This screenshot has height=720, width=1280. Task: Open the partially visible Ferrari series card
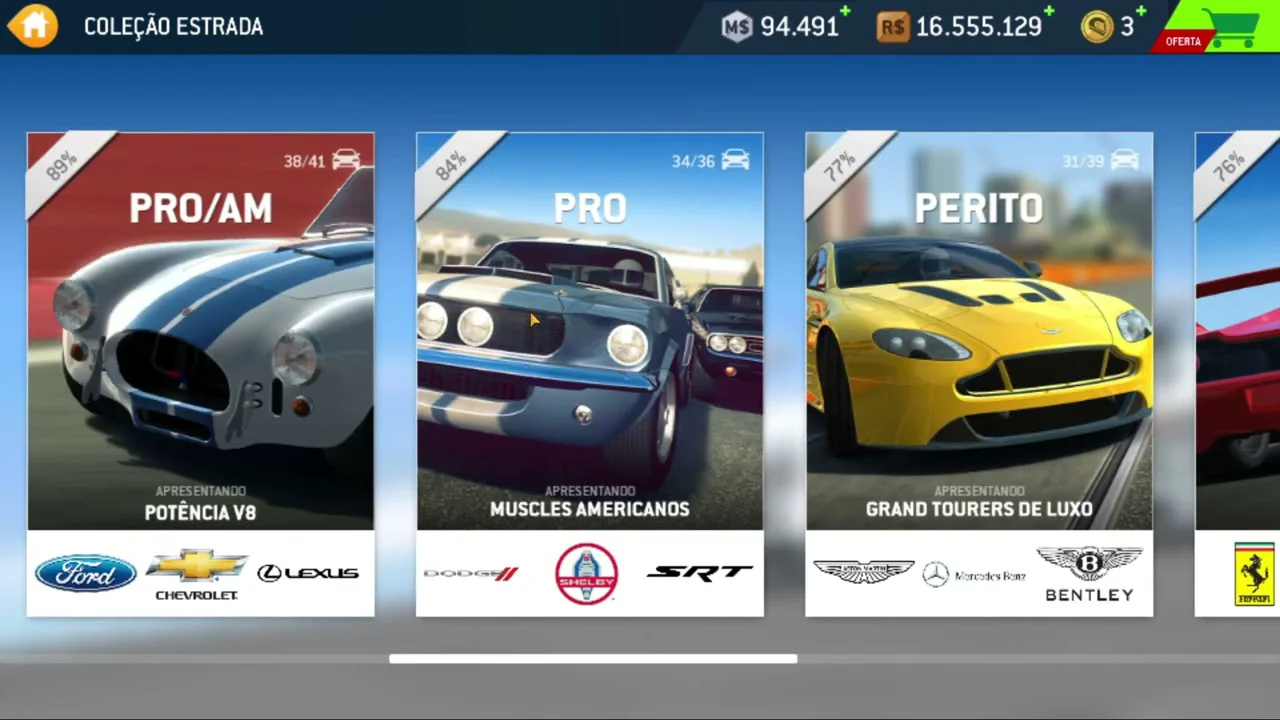(1238, 373)
